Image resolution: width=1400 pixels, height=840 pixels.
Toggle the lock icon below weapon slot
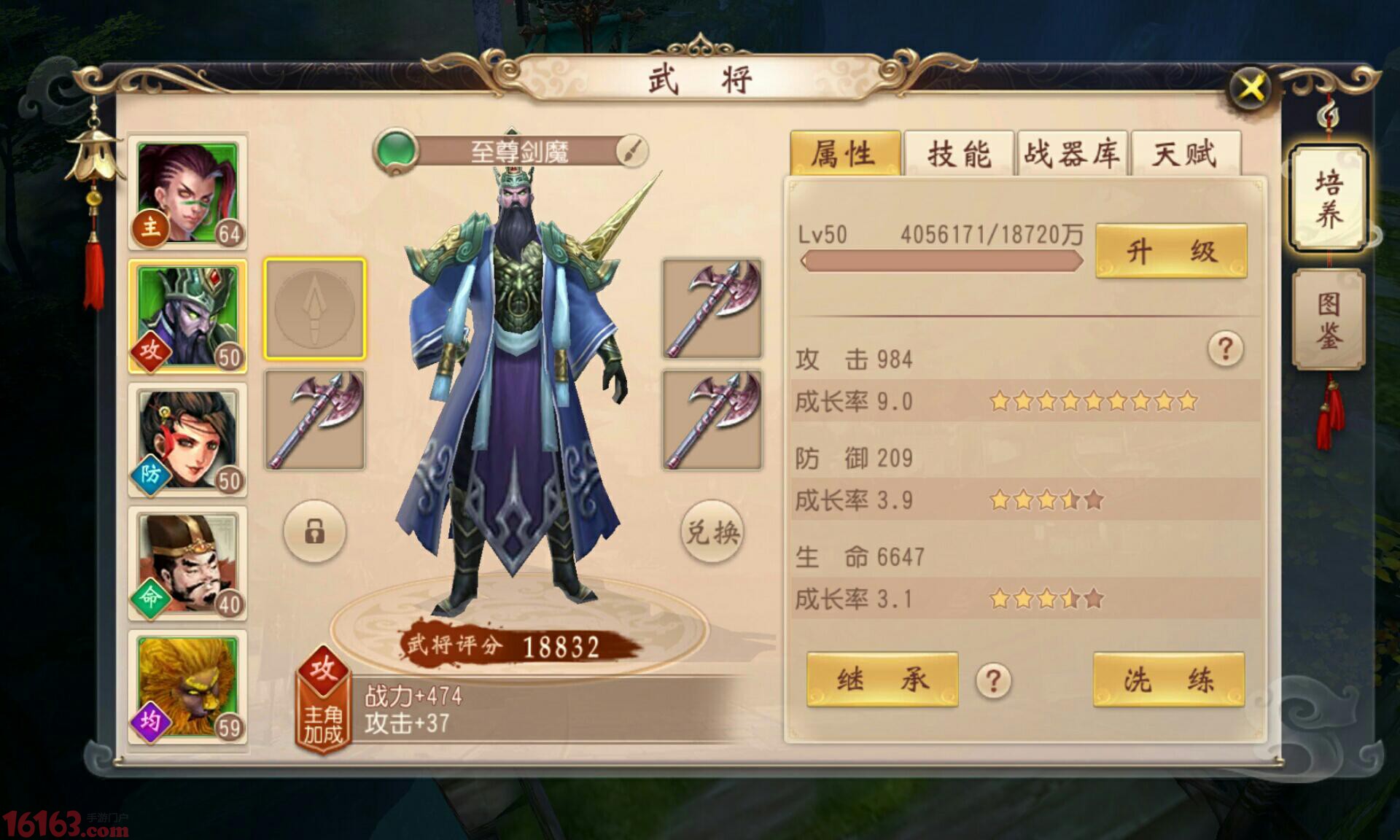(x=315, y=532)
